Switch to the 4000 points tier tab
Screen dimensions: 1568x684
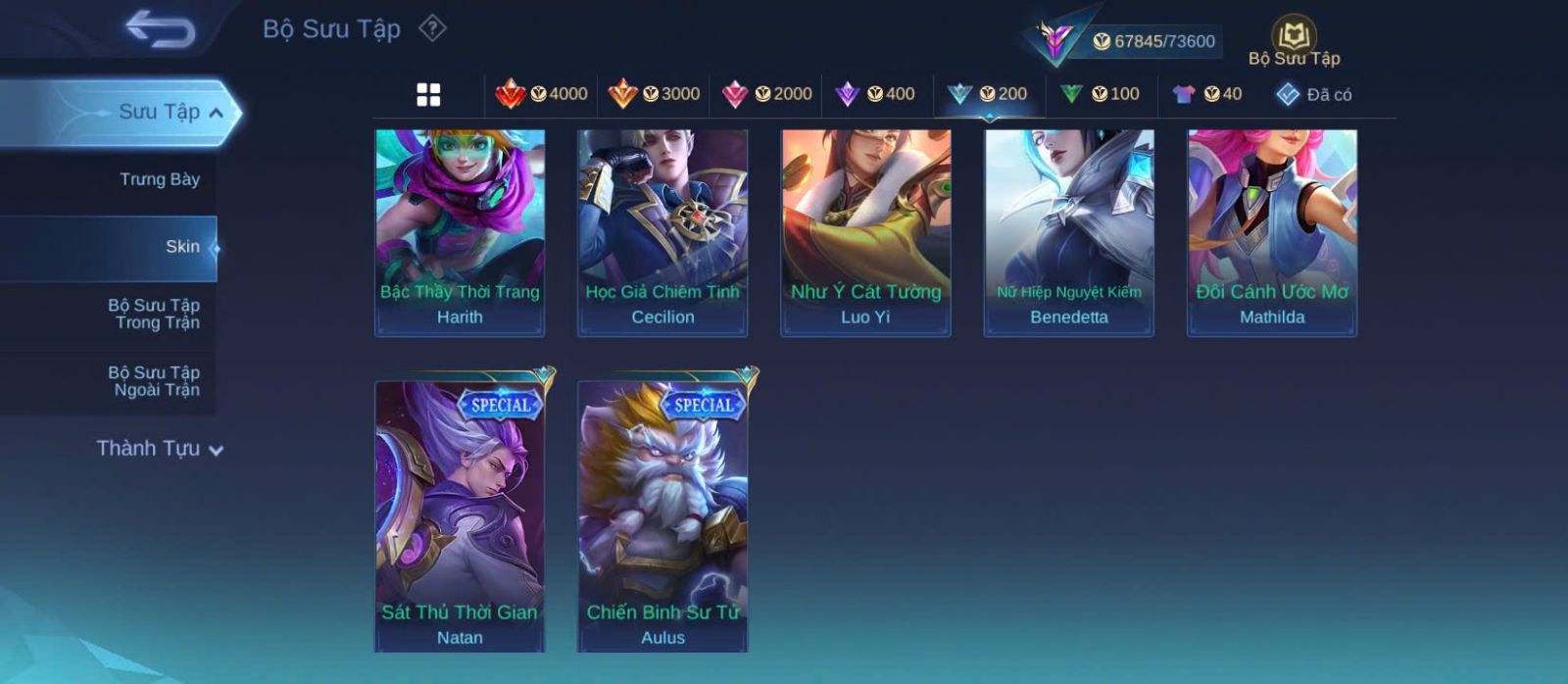pyautogui.click(x=542, y=94)
